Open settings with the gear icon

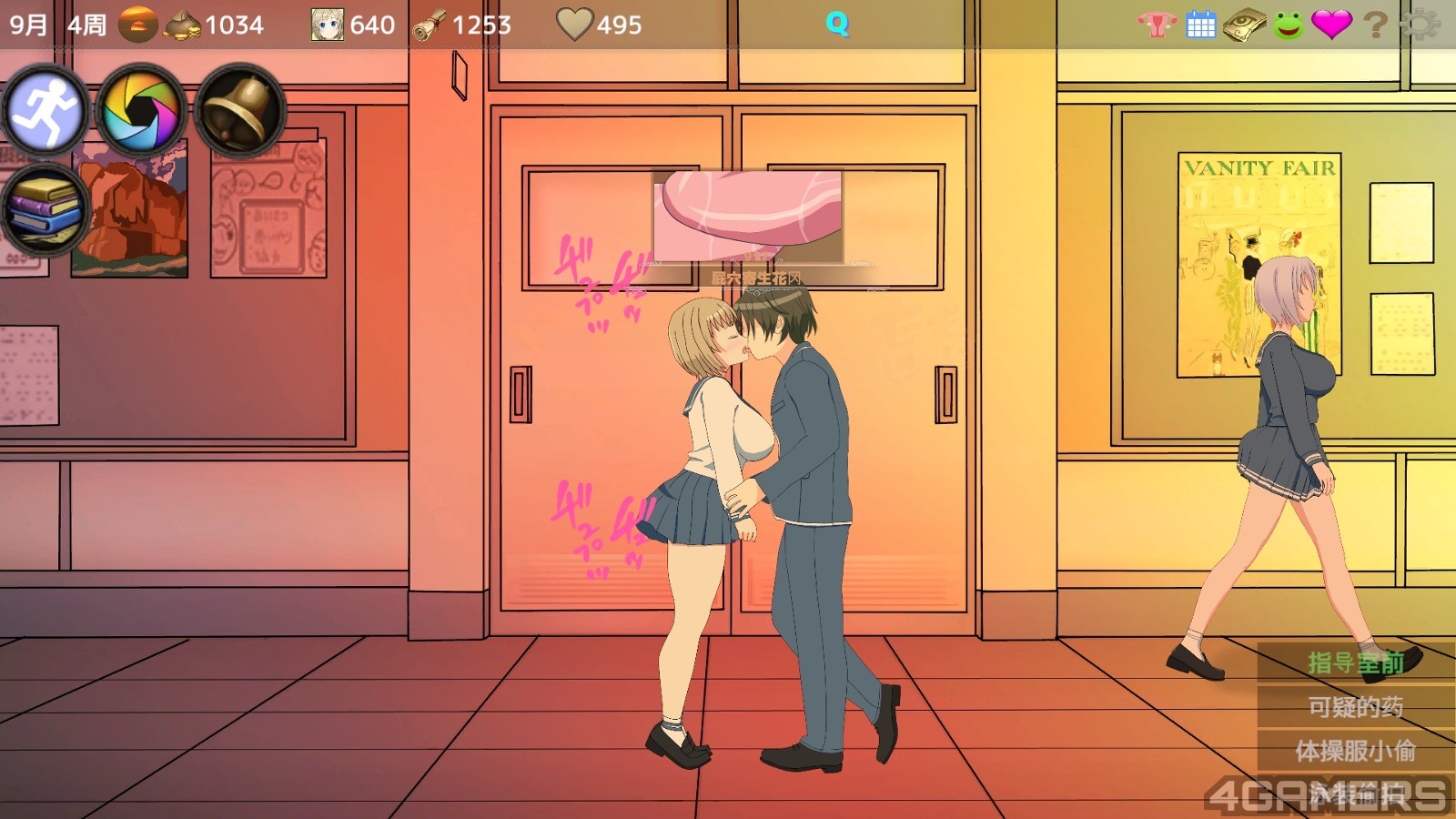[1420, 25]
